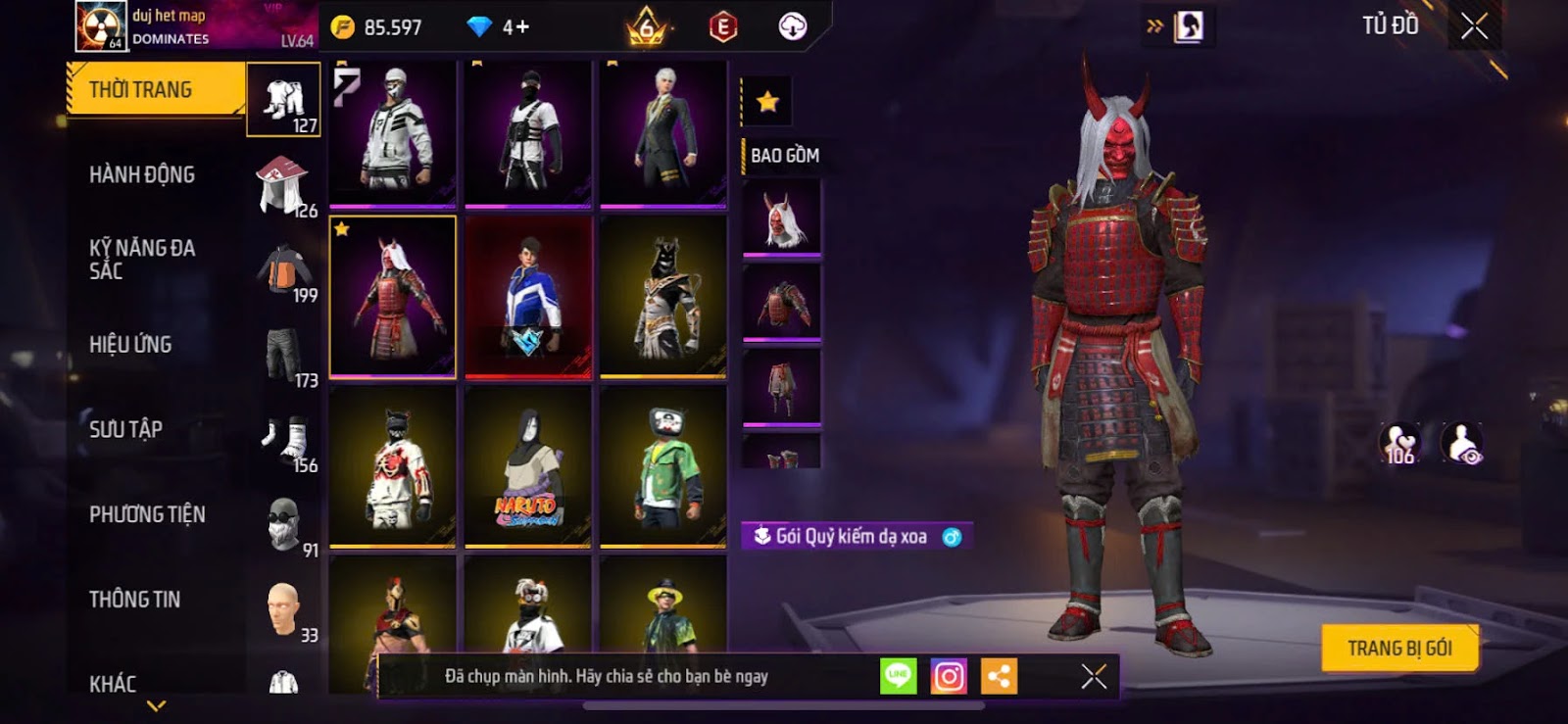Screen dimensions: 1568x724
Task: Switch to KỸ NĂNG ĐA SẮC tab
Action: click(x=142, y=260)
